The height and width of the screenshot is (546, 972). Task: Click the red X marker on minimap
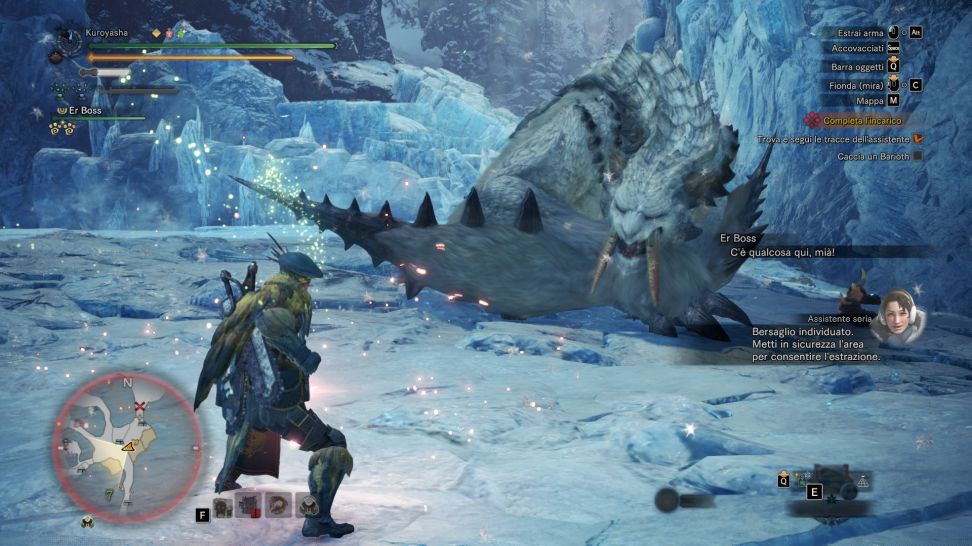141,407
